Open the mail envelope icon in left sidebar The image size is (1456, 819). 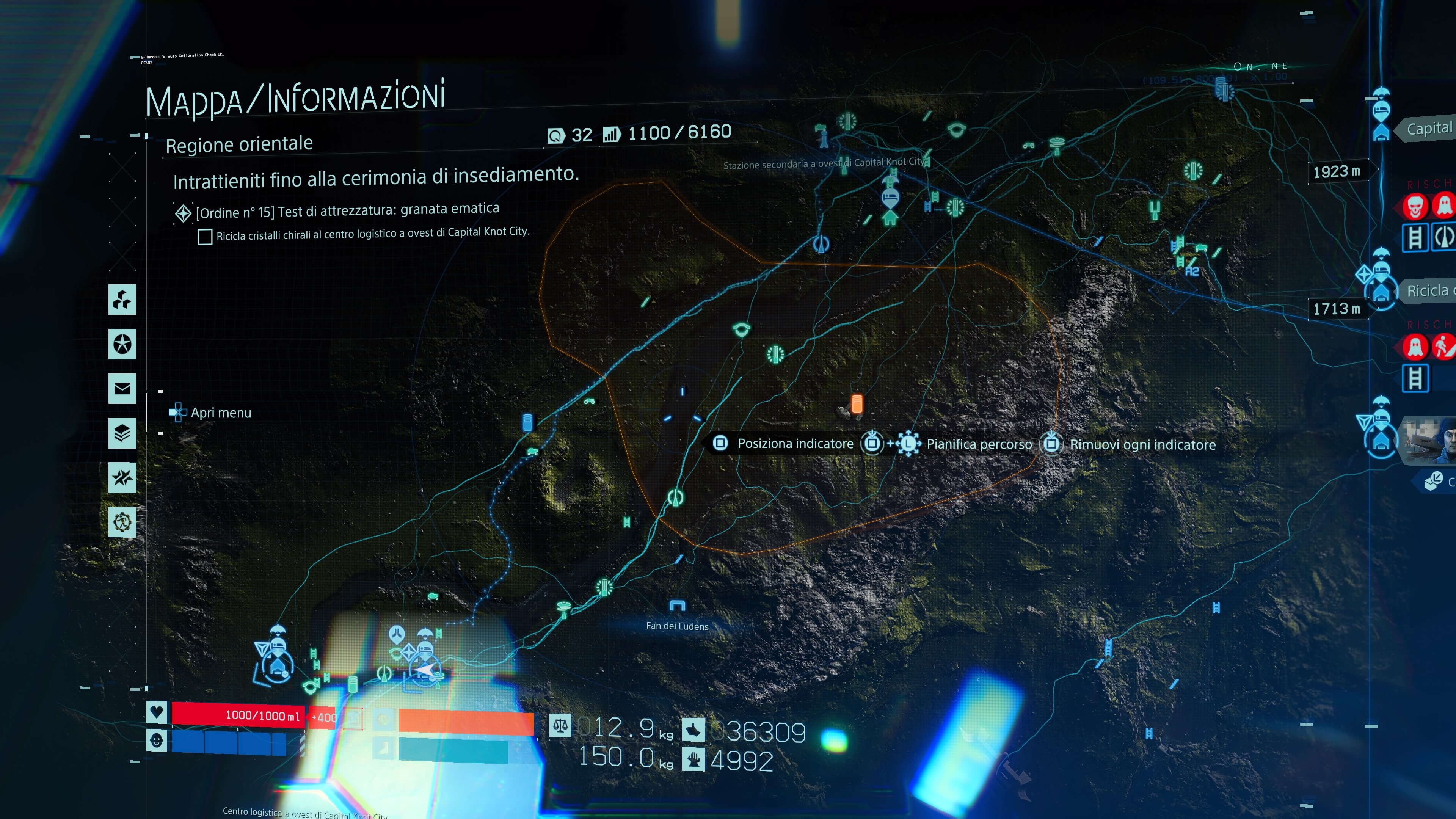tap(122, 388)
